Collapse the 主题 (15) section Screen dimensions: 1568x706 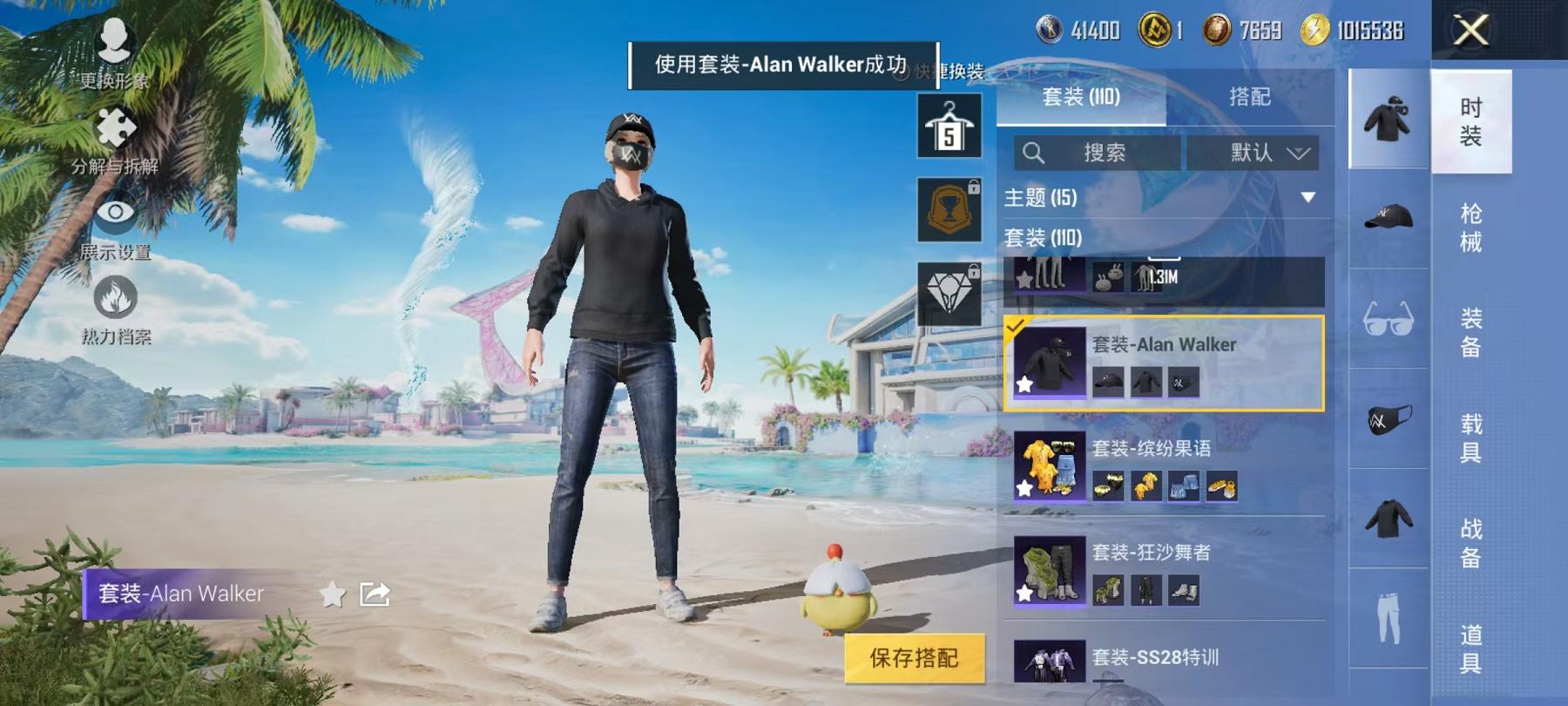pos(1307,197)
